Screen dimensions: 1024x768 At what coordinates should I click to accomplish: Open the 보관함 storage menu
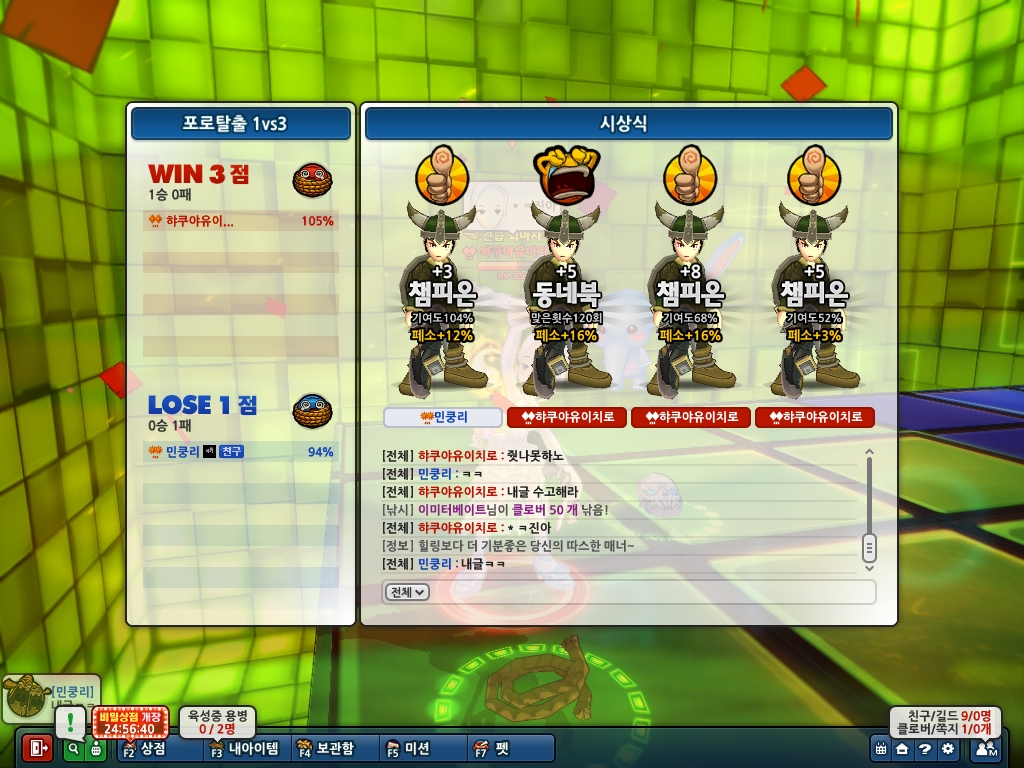tap(325, 748)
